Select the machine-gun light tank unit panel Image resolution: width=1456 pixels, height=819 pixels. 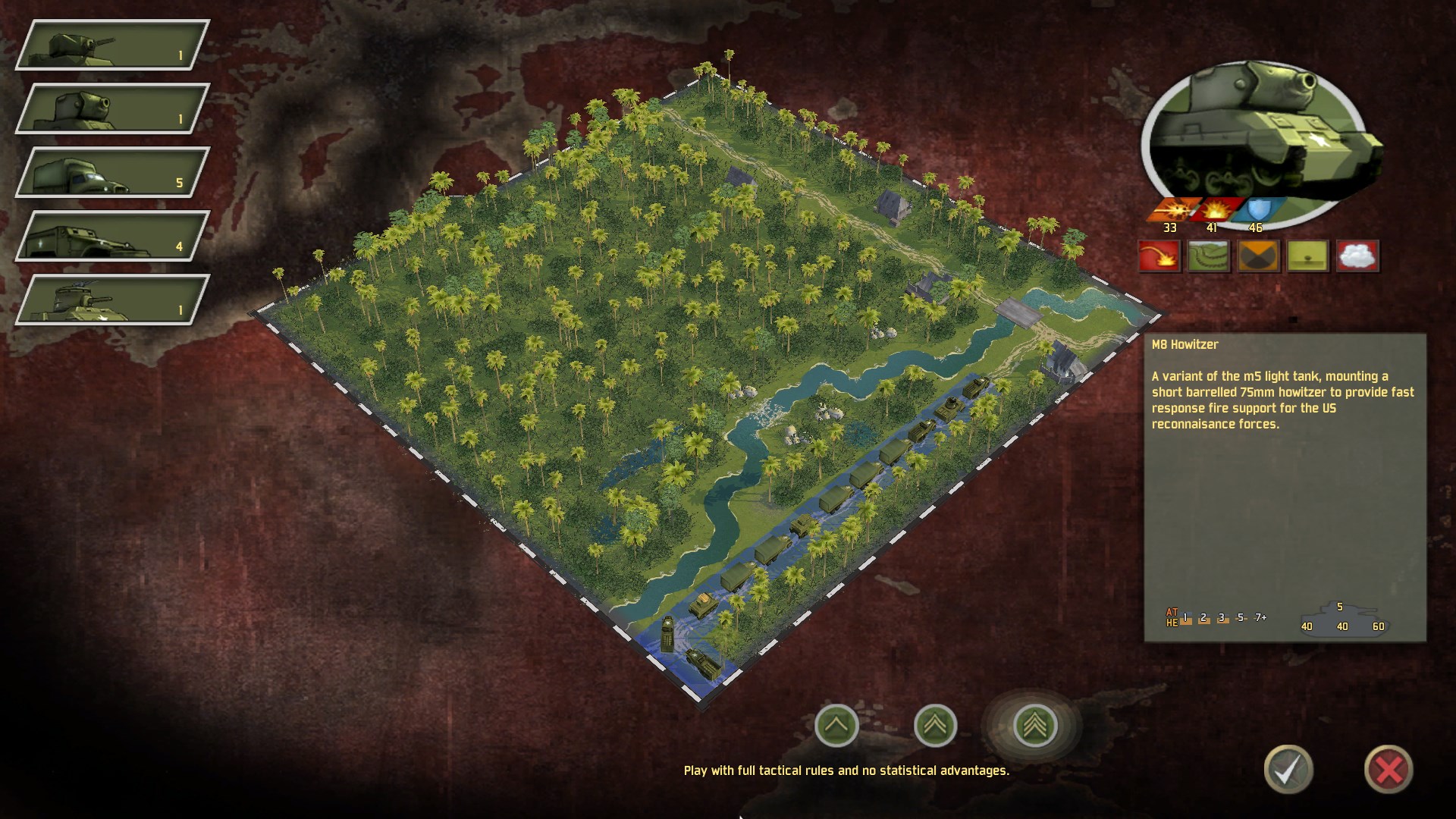pos(112,45)
